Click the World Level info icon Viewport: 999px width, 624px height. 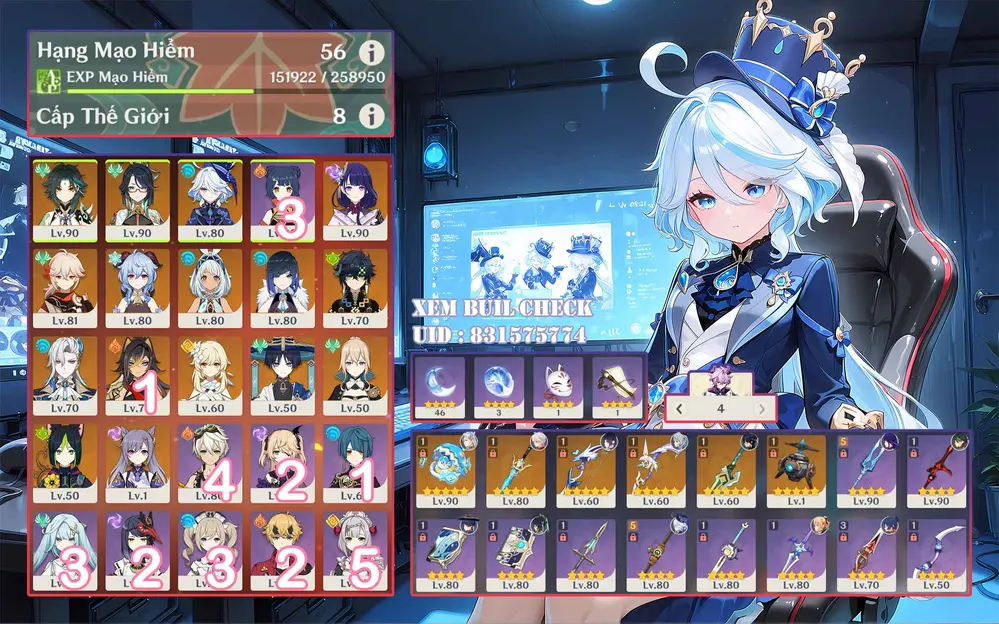point(372,116)
